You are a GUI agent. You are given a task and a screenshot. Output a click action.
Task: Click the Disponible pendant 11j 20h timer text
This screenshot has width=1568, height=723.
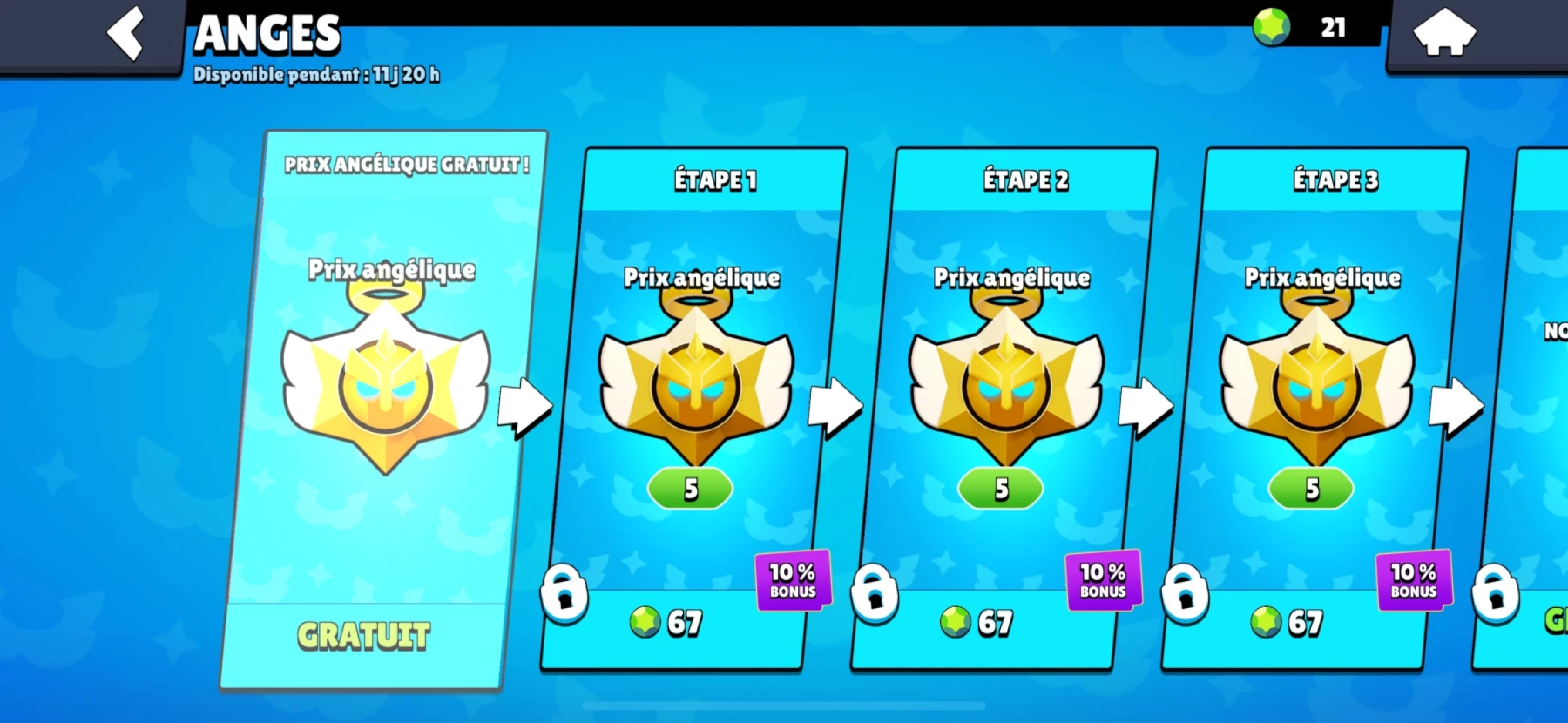click(x=317, y=75)
